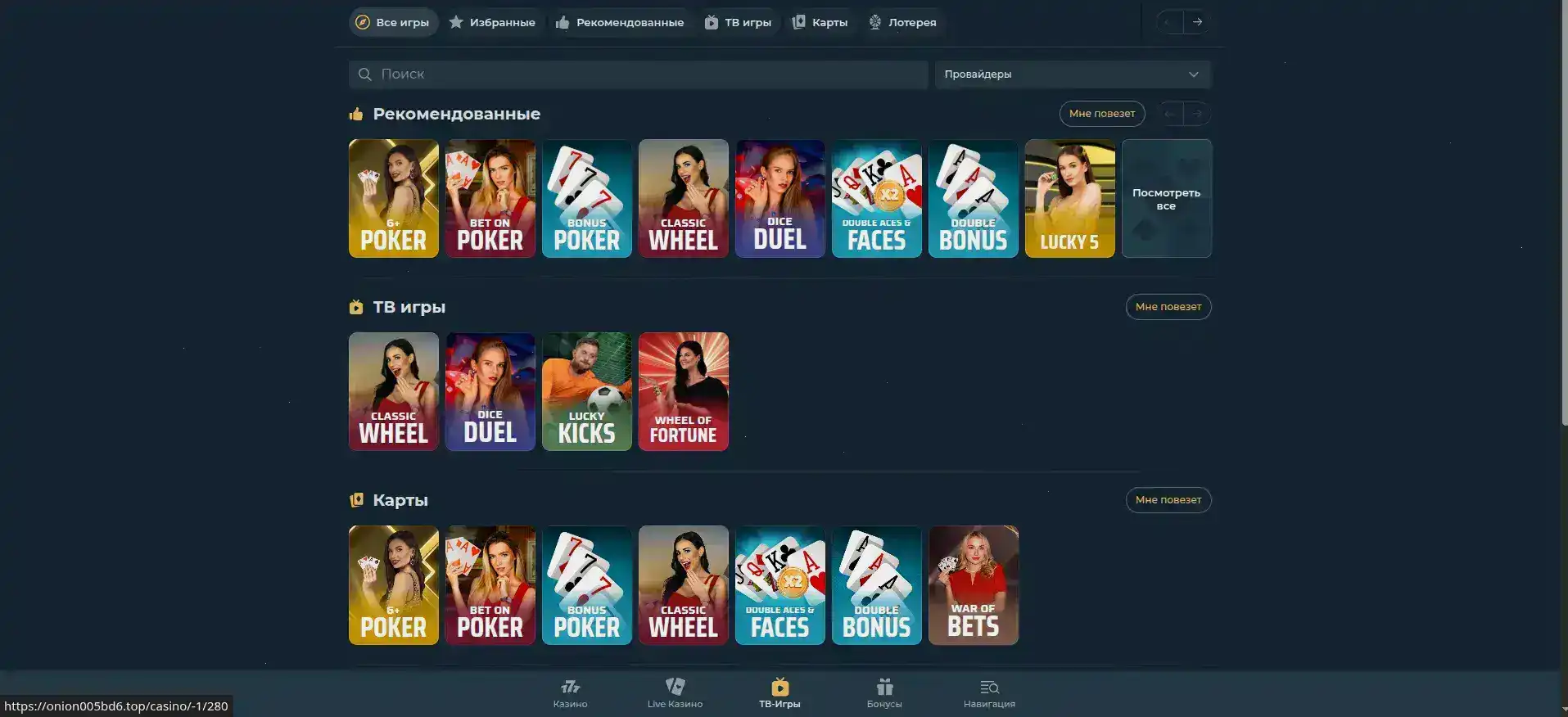Viewport: 1568px width, 717px height.
Task: Select the Казино icon in bottom navigation
Action: click(x=570, y=686)
